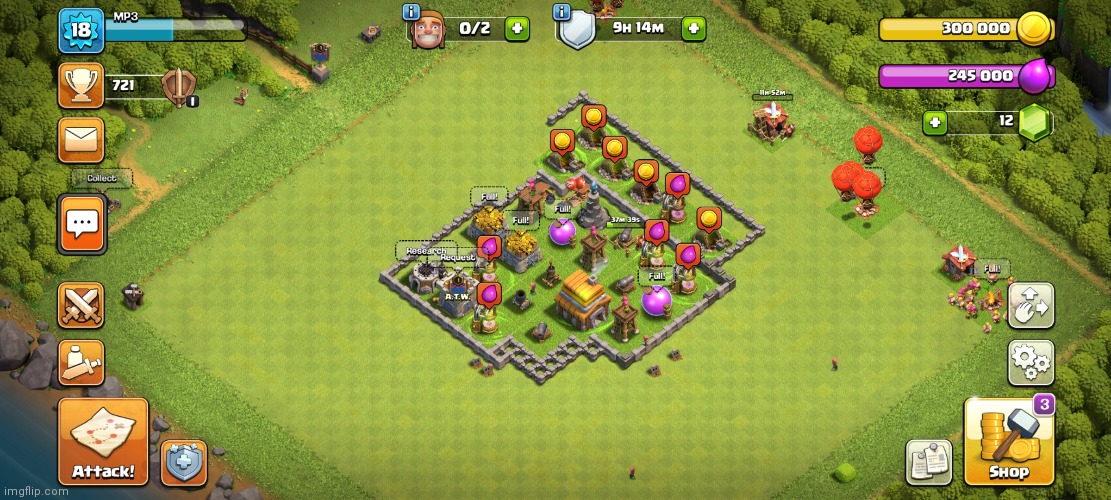This screenshot has width=1111, height=500.
Task: Show builder info via the 'i' icon
Action: [411, 12]
